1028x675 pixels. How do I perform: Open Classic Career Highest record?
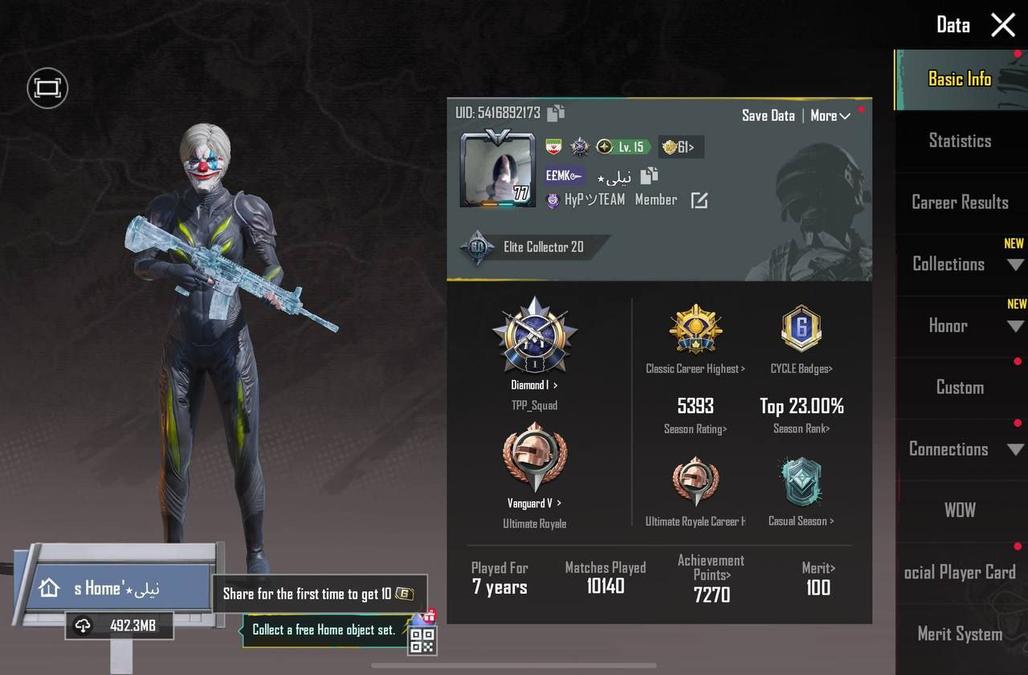[695, 369]
